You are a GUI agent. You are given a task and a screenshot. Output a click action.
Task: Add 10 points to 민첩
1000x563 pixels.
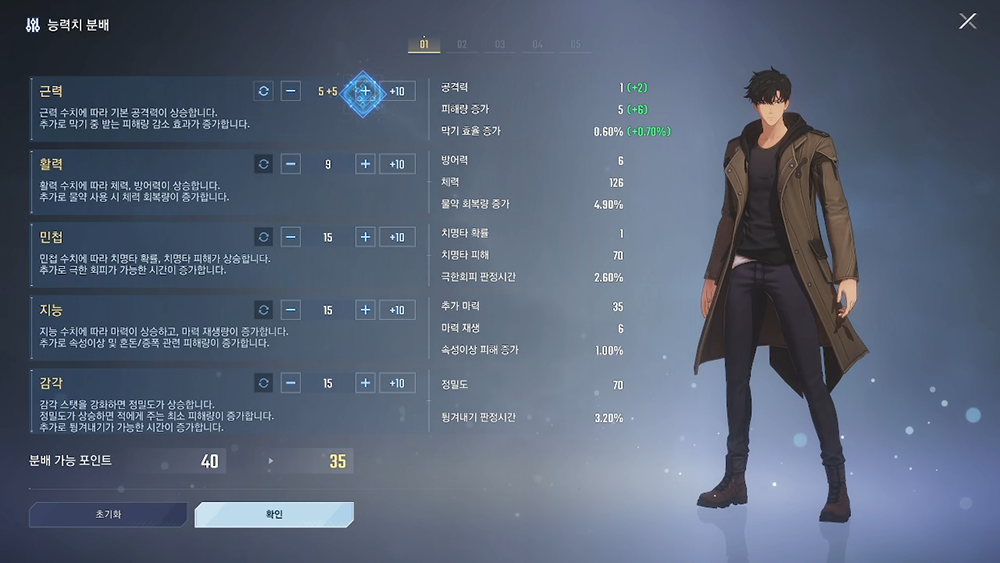(397, 237)
